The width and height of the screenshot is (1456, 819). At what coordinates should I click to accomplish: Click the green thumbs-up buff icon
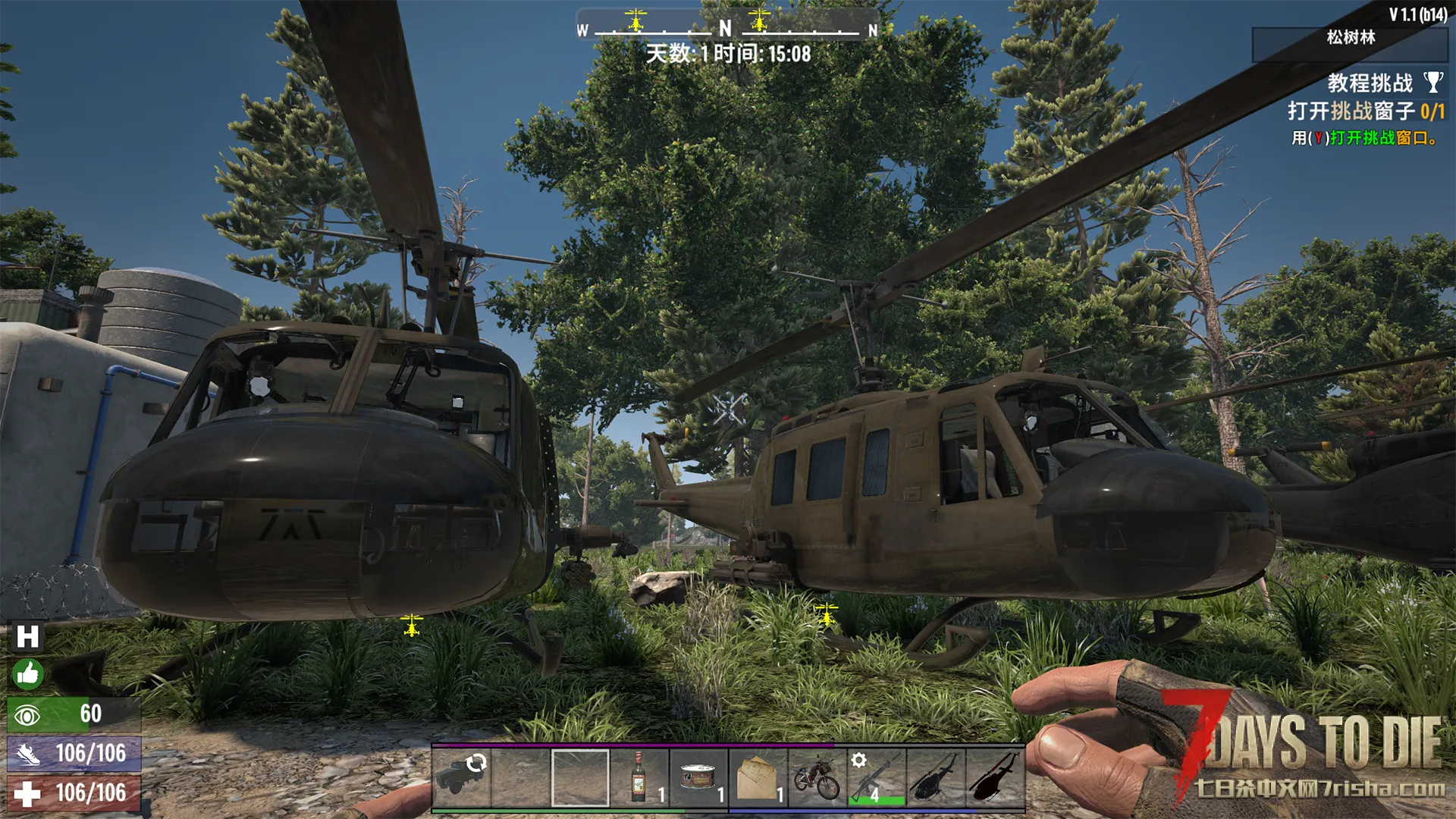pyautogui.click(x=27, y=674)
